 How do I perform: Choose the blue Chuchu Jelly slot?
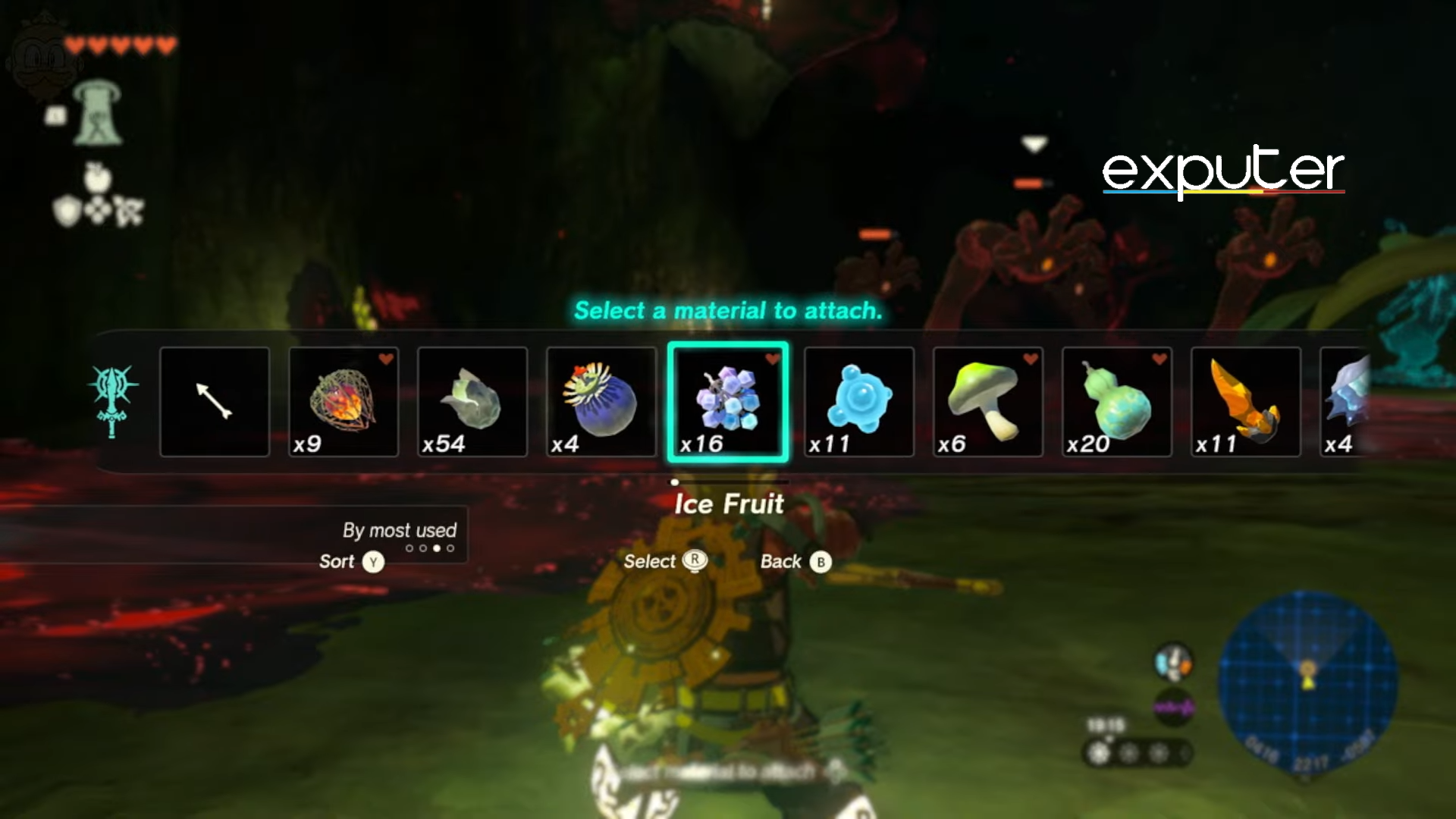coord(859,402)
